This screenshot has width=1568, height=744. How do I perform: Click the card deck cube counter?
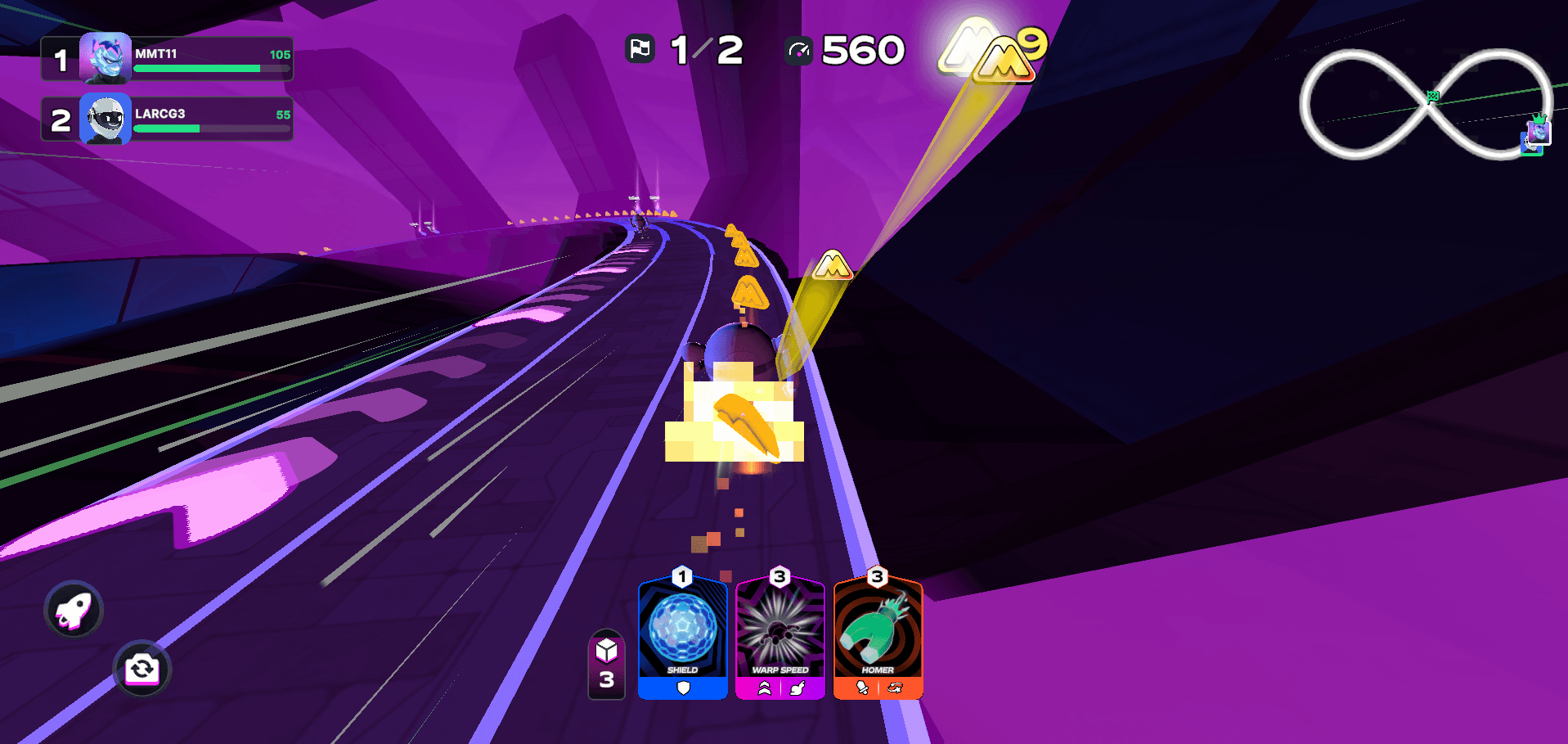tap(606, 665)
